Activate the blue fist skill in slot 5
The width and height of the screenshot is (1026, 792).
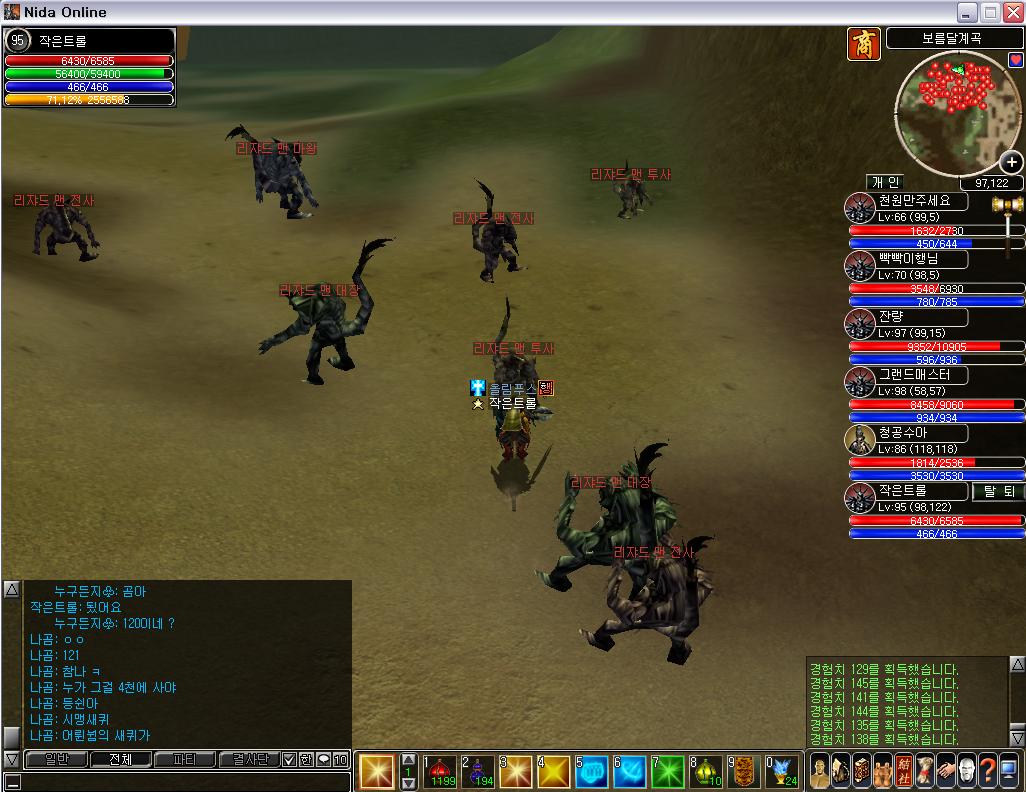point(592,771)
